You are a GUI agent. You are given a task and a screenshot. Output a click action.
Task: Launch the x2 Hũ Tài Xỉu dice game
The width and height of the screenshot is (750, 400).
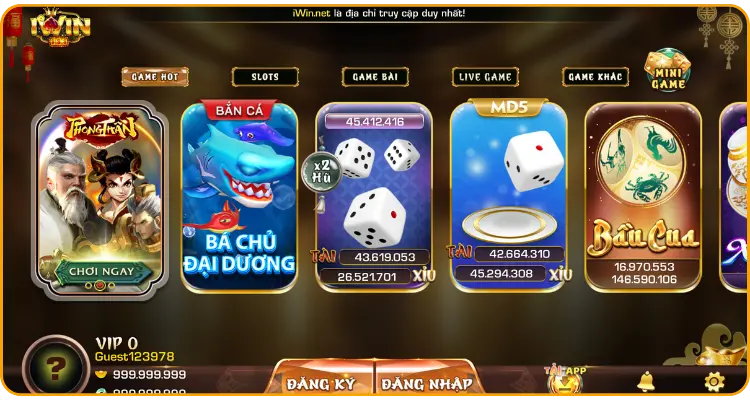(374, 195)
